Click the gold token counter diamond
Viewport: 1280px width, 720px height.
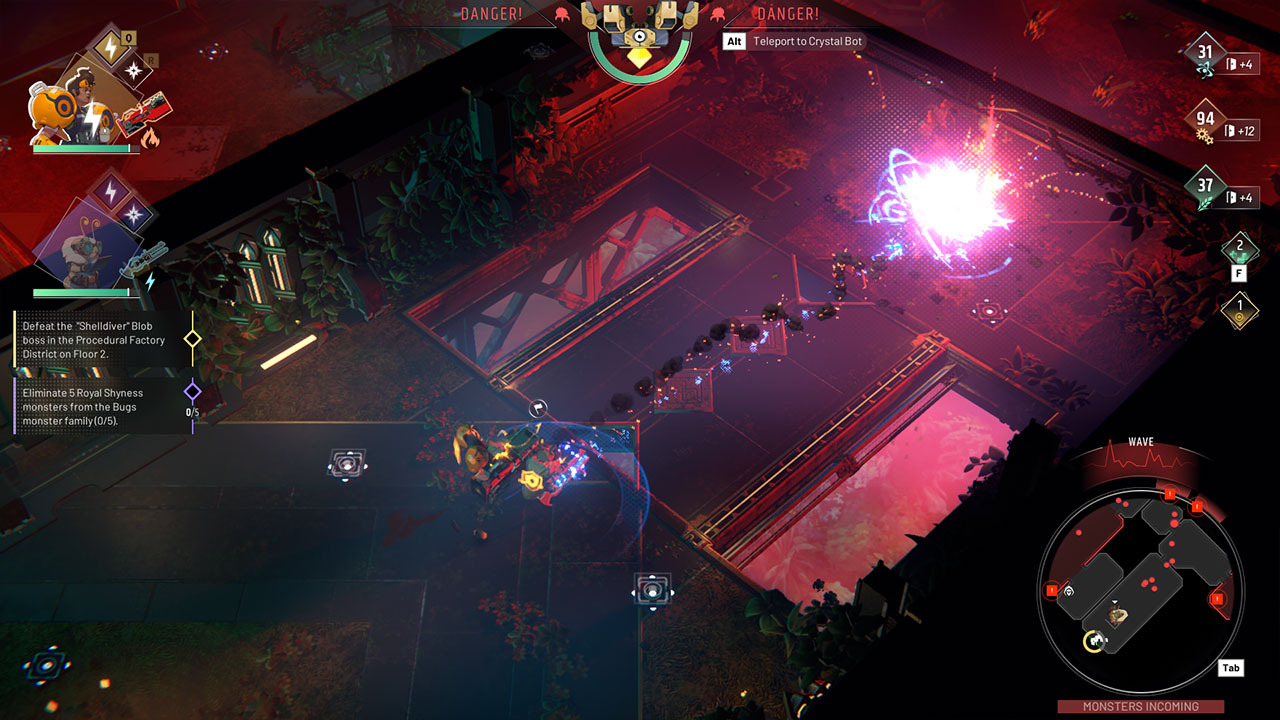[x=1240, y=307]
